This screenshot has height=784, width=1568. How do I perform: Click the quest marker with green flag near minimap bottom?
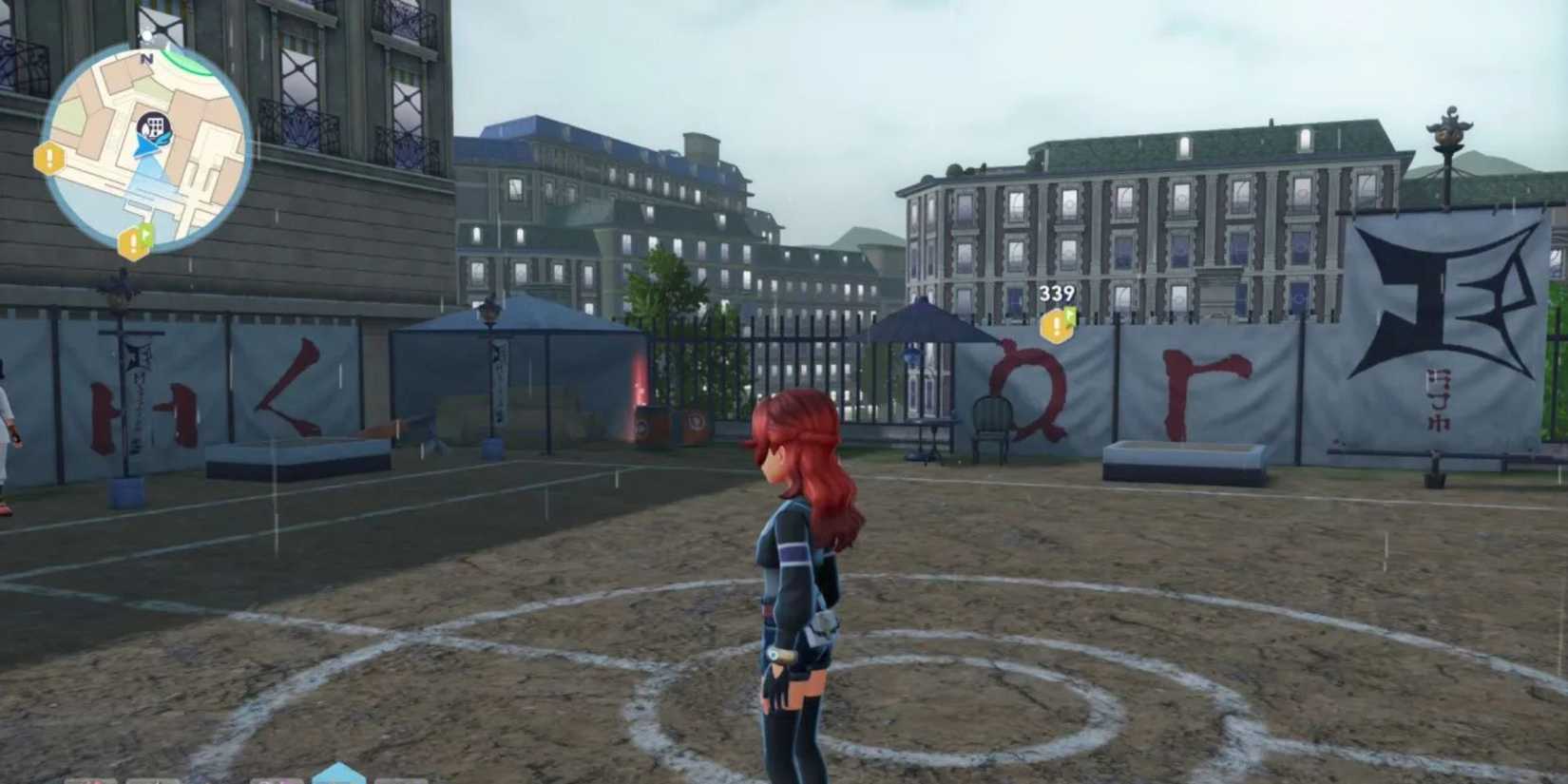pyautogui.click(x=133, y=243)
